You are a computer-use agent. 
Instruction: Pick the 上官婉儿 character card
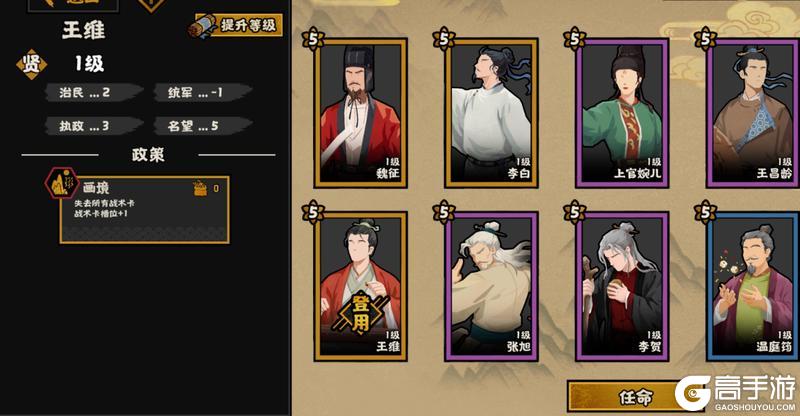[x=622, y=112]
